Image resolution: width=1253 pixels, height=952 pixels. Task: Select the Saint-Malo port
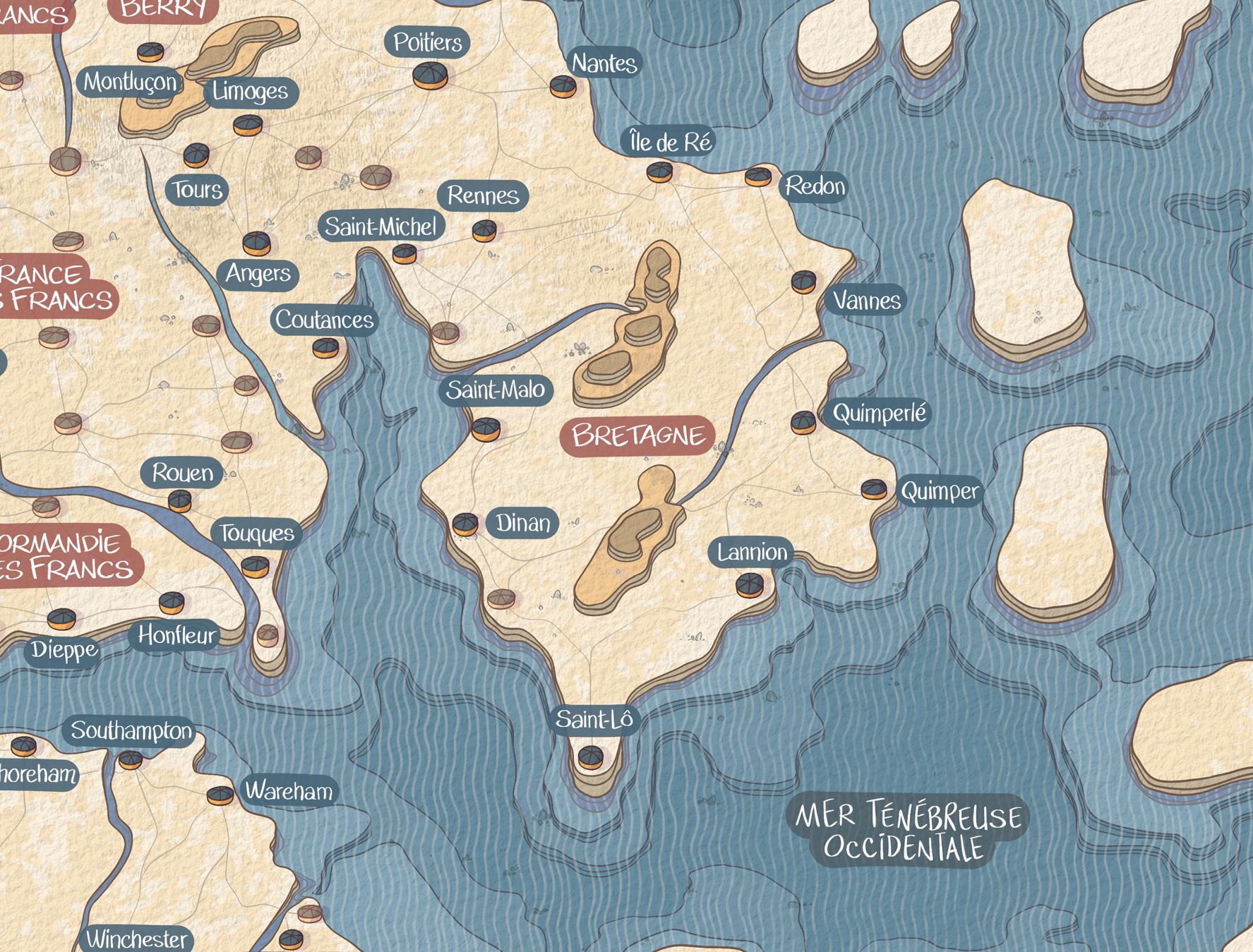pos(486,428)
